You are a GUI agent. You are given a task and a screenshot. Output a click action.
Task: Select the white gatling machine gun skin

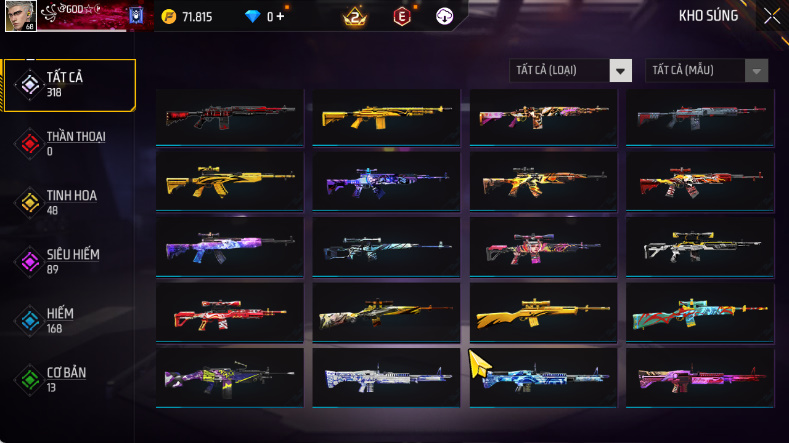(x=386, y=378)
